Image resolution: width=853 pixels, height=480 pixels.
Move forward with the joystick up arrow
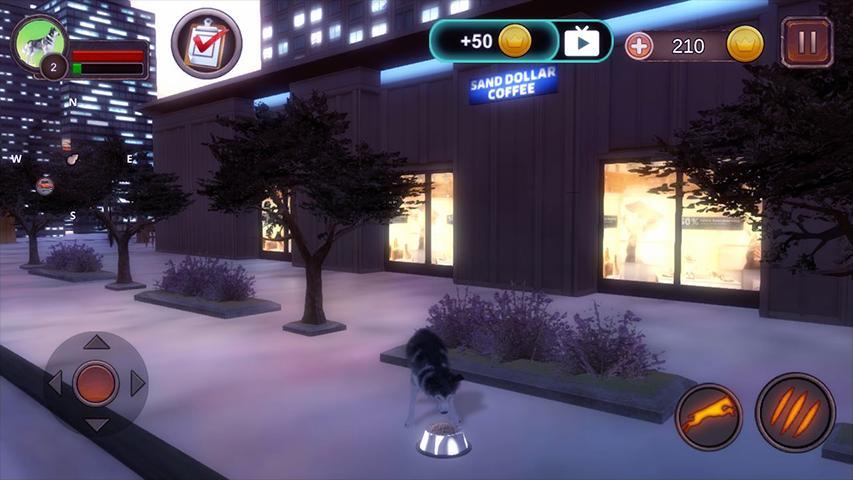coord(96,343)
